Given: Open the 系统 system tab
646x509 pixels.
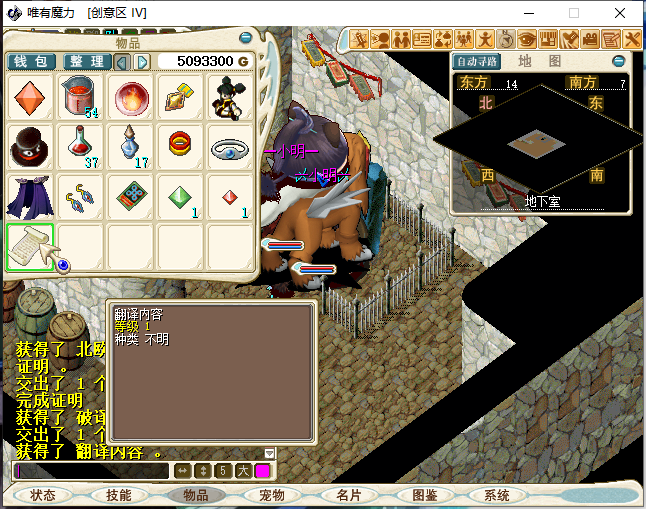Looking at the screenshot, I should coord(497,495).
